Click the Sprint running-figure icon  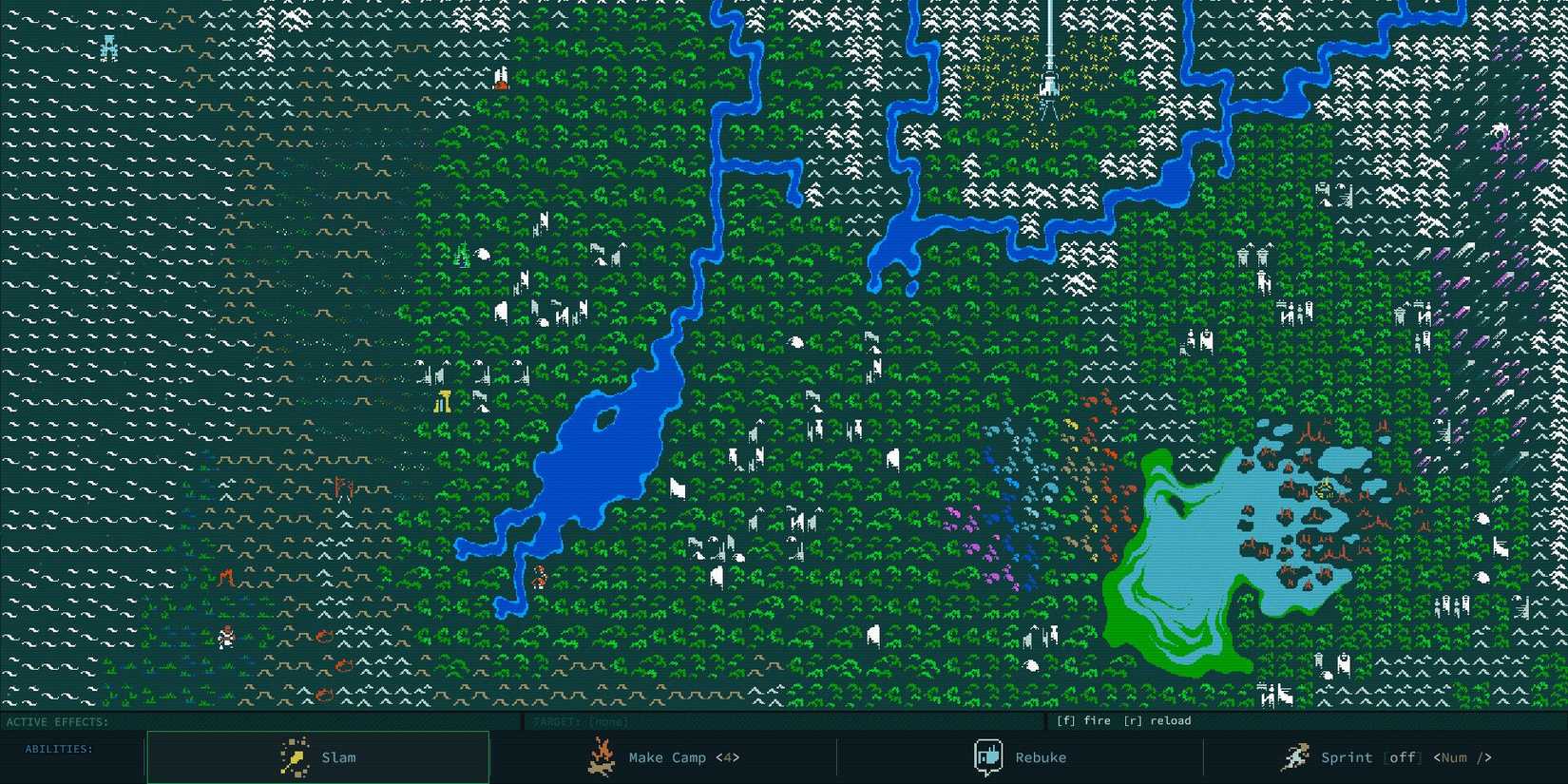click(1294, 756)
